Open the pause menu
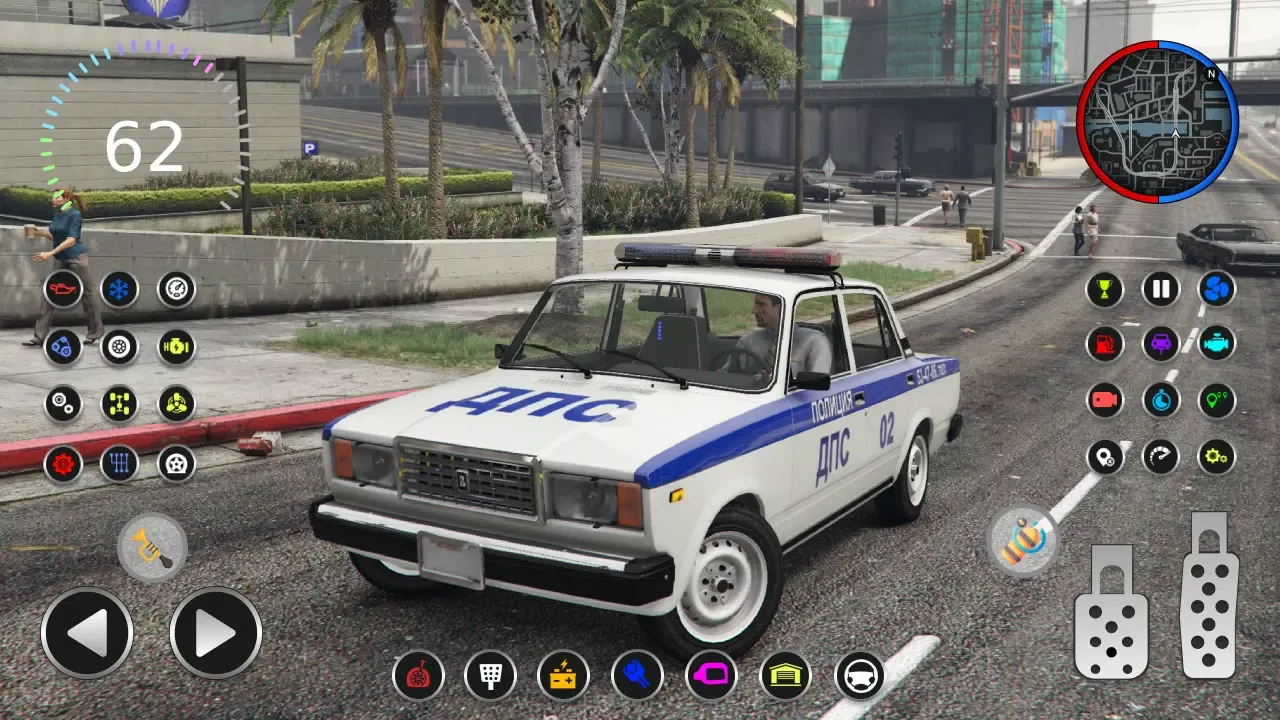Screen dimensions: 1280x720 (x=1161, y=289)
